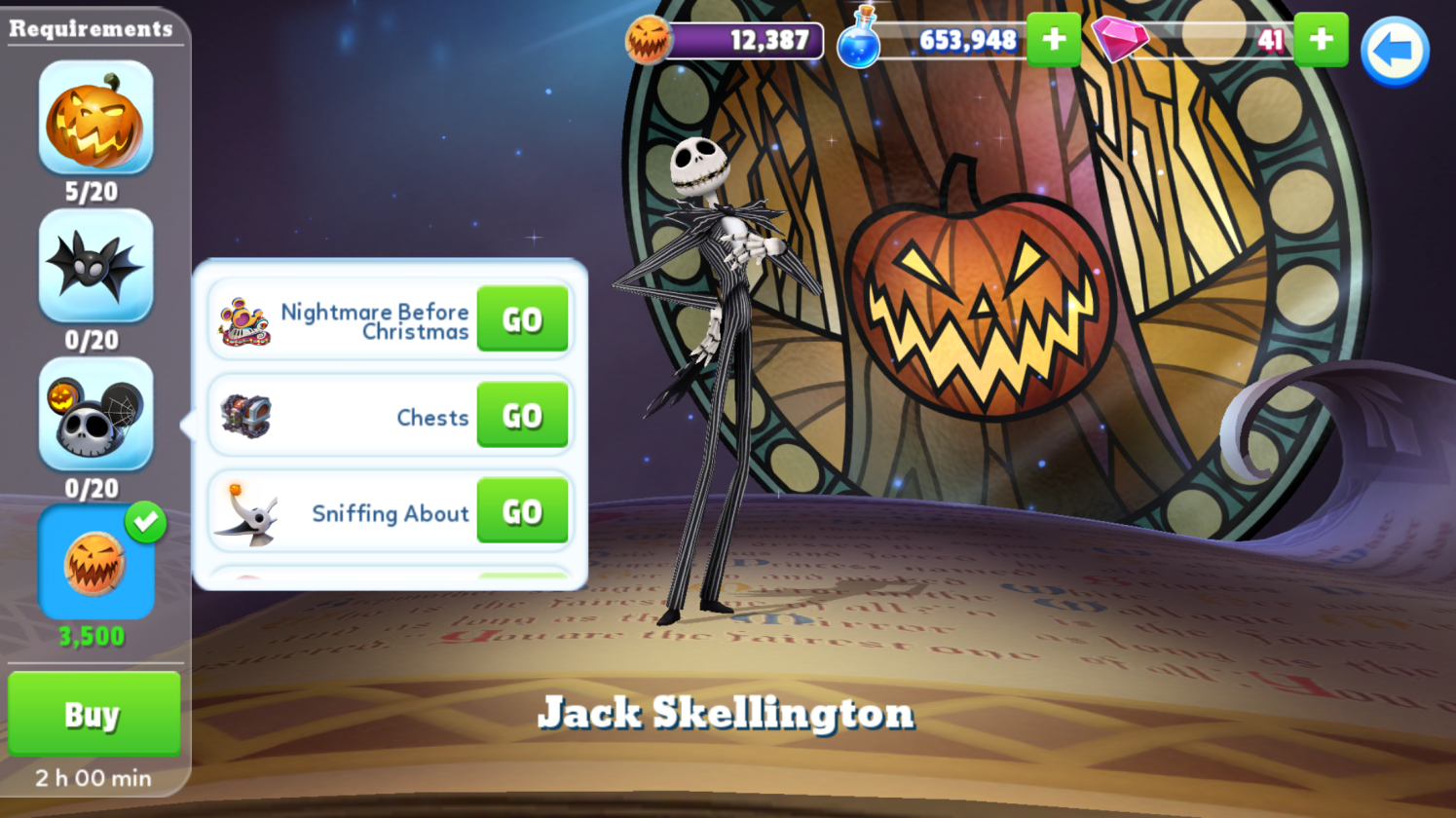Select the 3,500 pumpkin currency requirement
This screenshot has height=818, width=1456.
coord(95,563)
